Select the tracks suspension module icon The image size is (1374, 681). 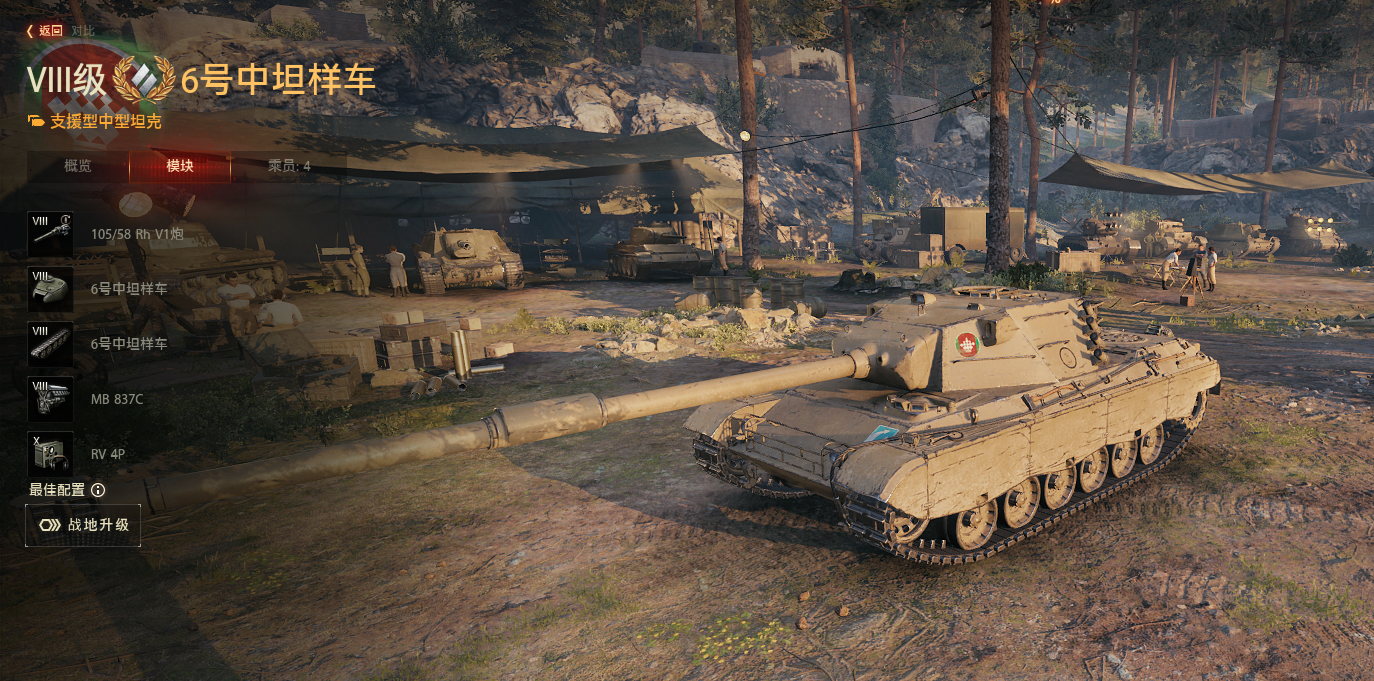pyautogui.click(x=51, y=344)
